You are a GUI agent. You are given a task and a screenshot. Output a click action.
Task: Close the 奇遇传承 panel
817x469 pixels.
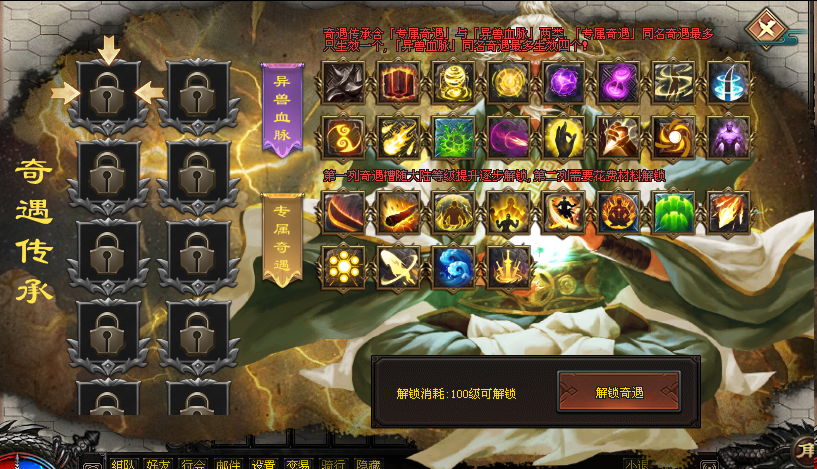click(766, 29)
